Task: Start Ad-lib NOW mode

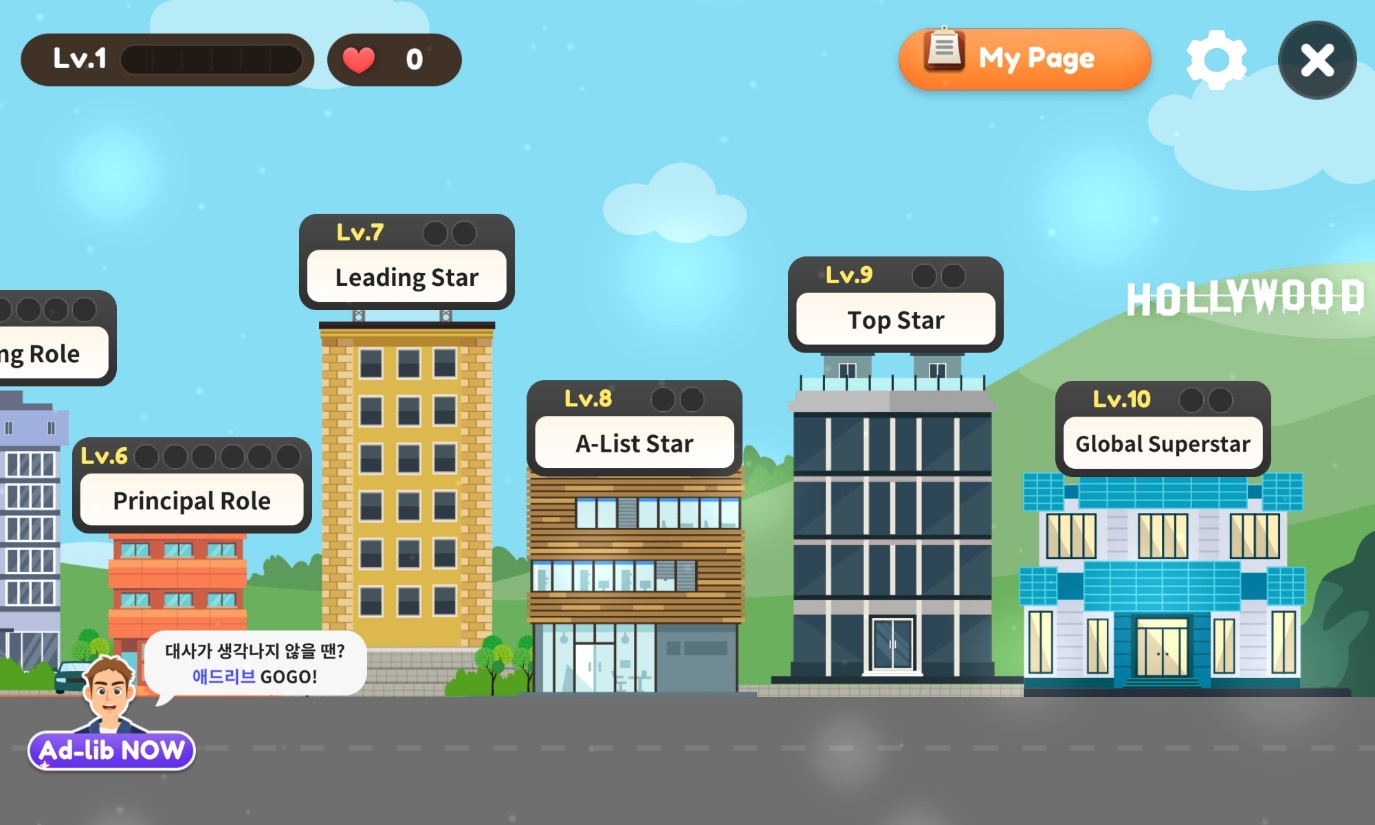Action: [x=112, y=750]
